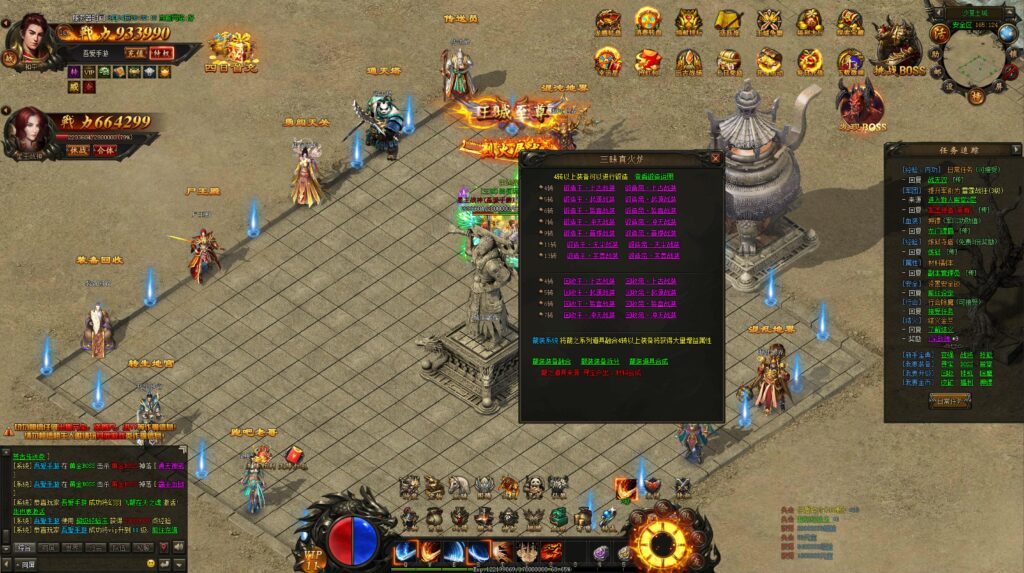Close the 三昧真火炉 dialog window
The width and height of the screenshot is (1024, 573).
tap(715, 158)
